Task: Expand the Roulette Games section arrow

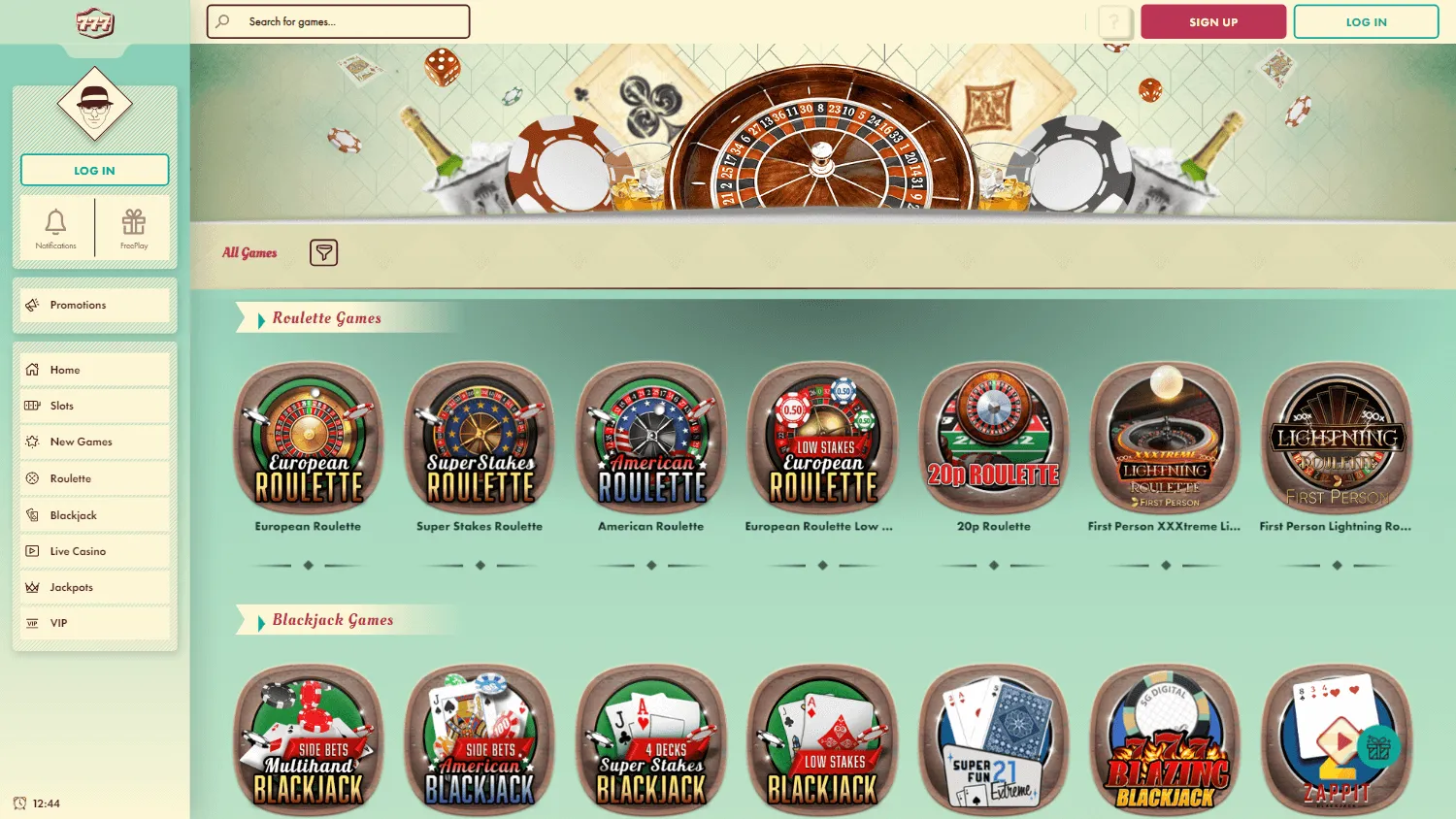Action: tap(260, 317)
